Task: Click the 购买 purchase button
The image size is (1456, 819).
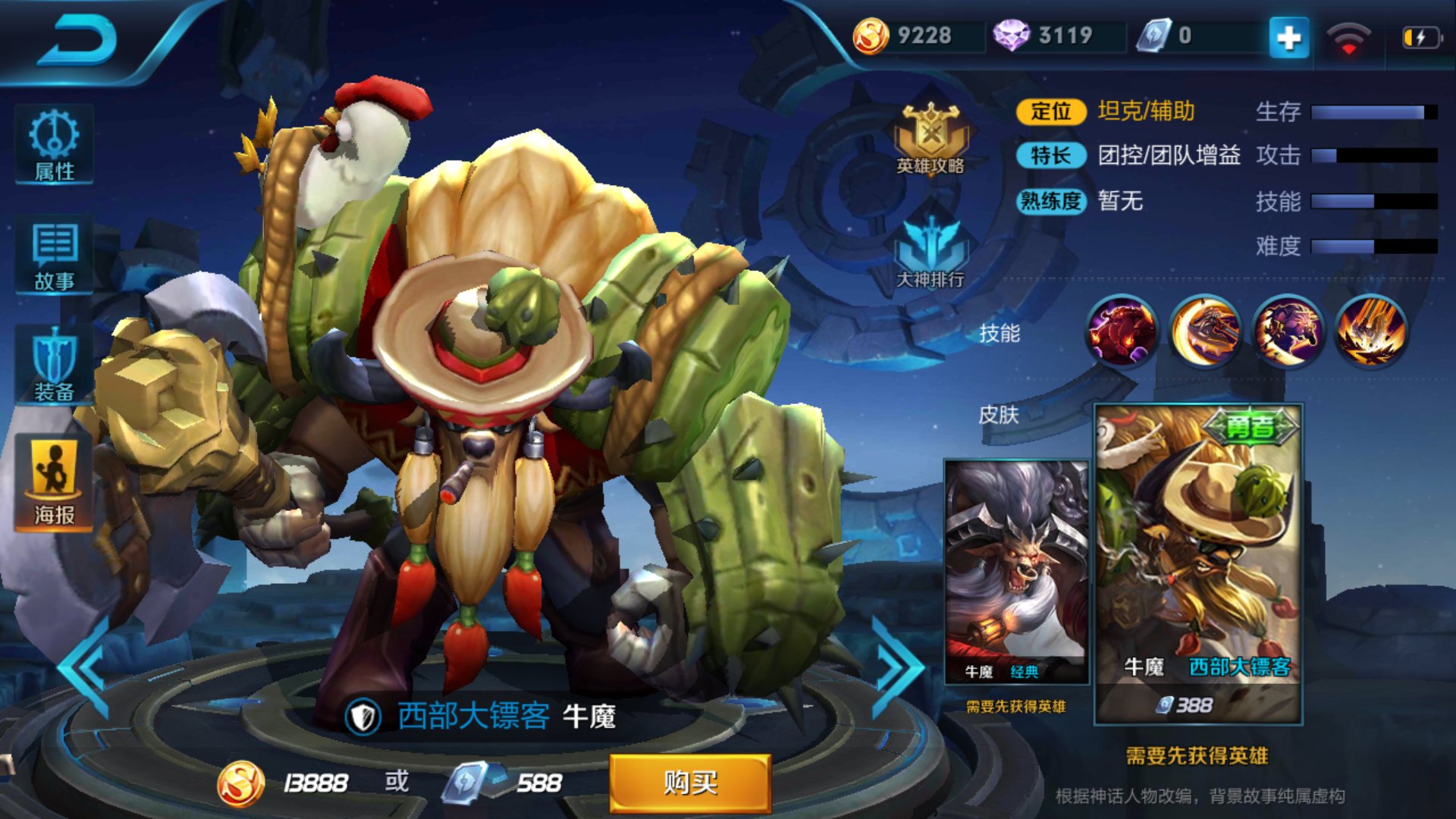Action: [690, 783]
